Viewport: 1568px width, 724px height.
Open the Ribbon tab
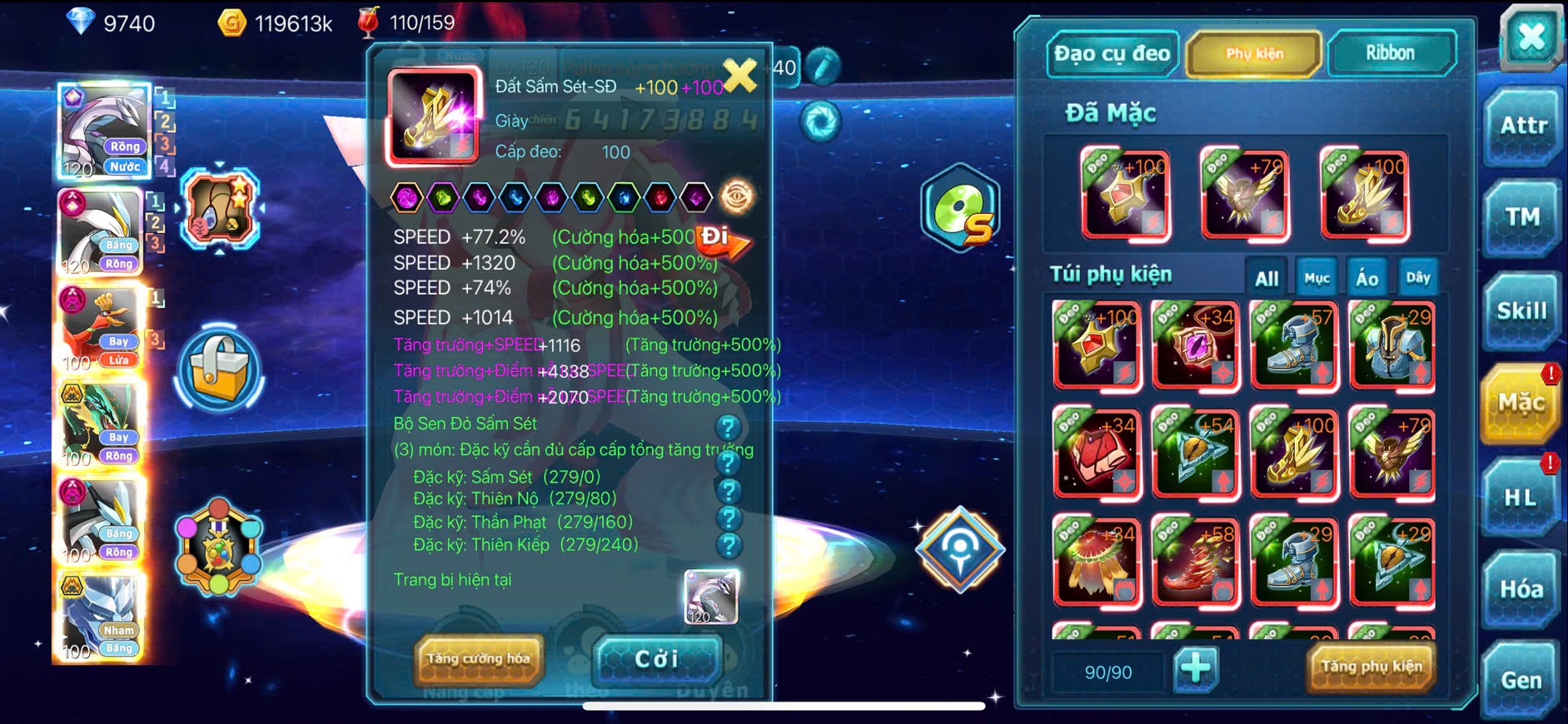point(1390,54)
